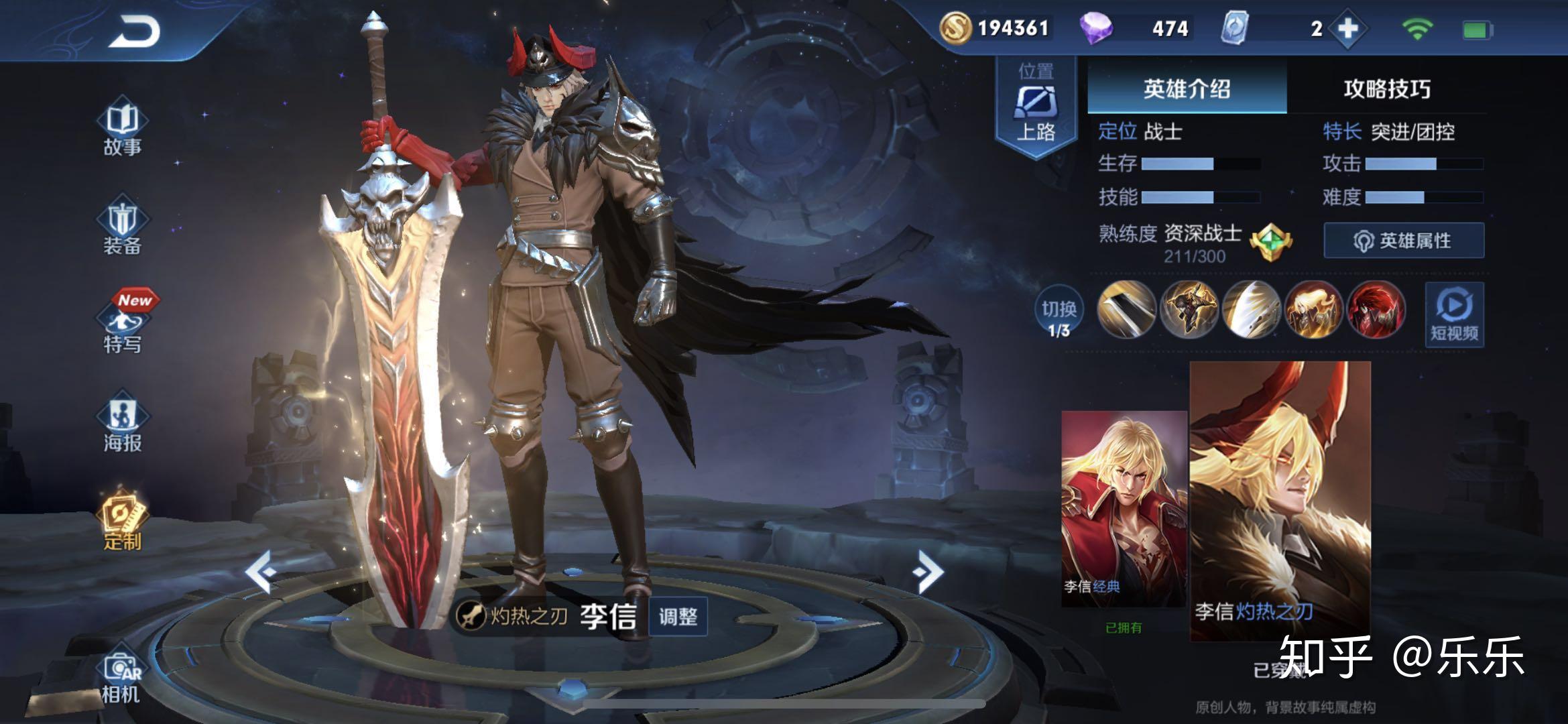Image resolution: width=1568 pixels, height=724 pixels.
Task: Switch to the 英雄介绍 tab
Action: pyautogui.click(x=1187, y=88)
